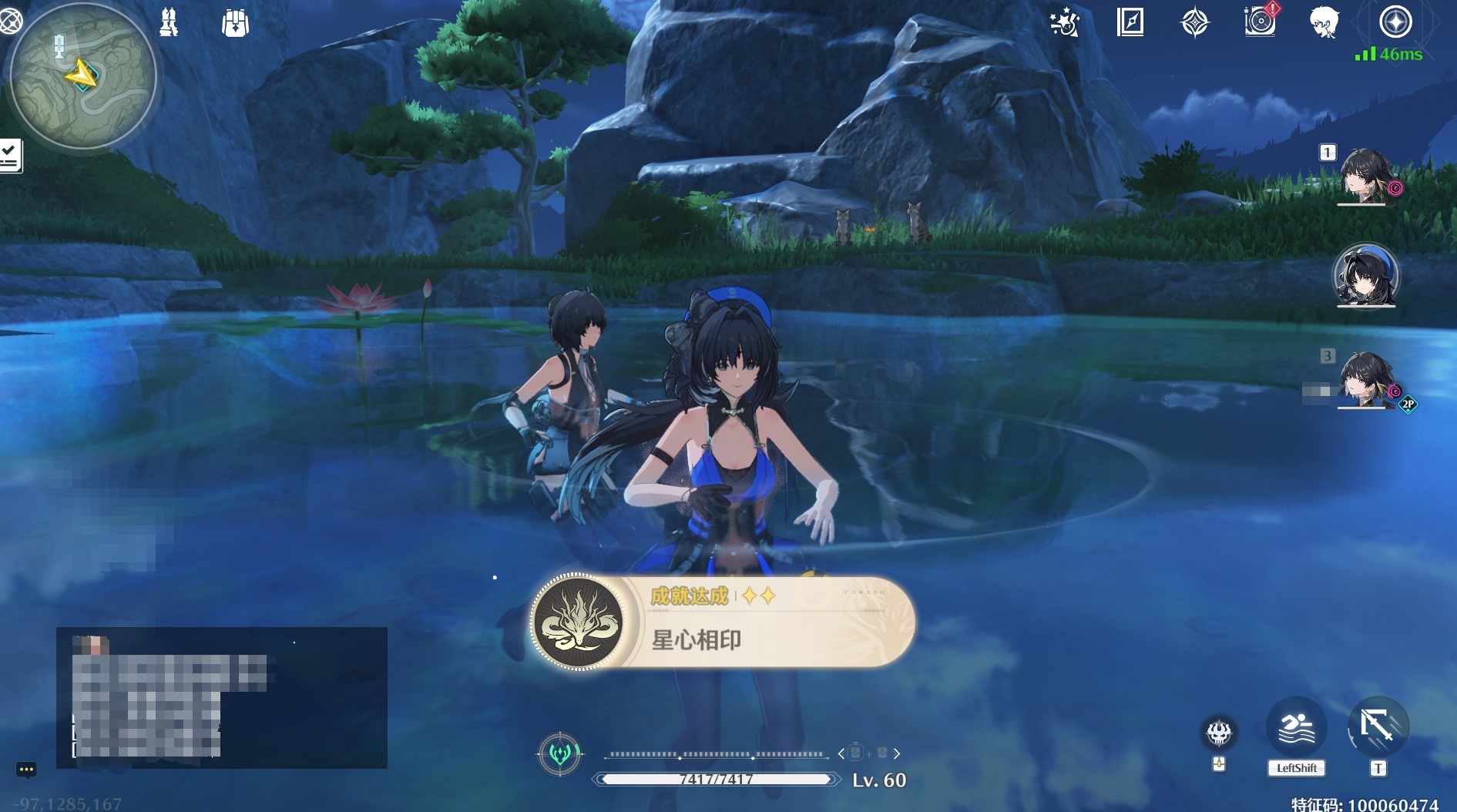Click the 7417/7417 health bar

(717, 780)
